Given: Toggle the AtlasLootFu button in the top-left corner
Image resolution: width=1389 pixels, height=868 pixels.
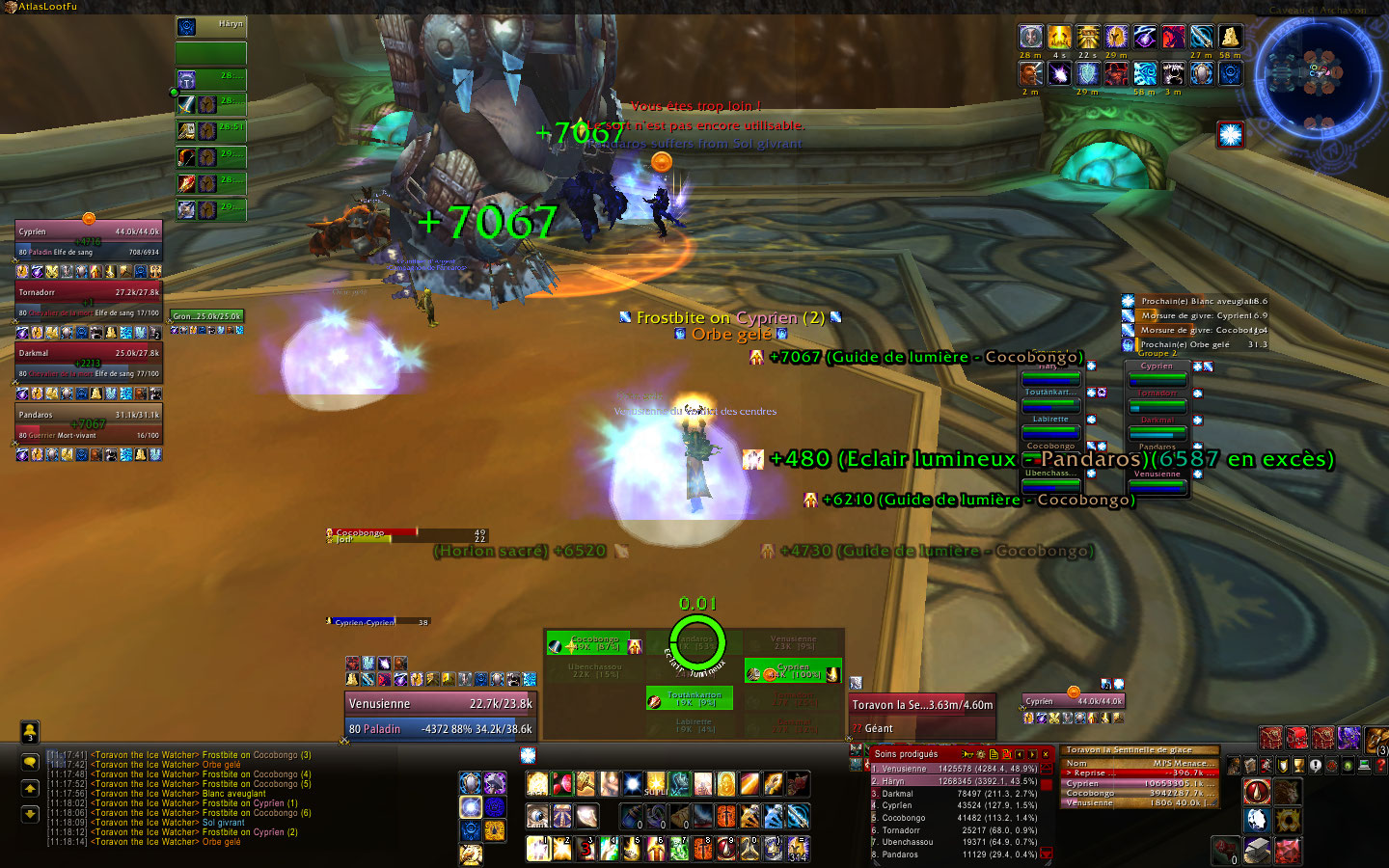Looking at the screenshot, I should [x=39, y=5].
